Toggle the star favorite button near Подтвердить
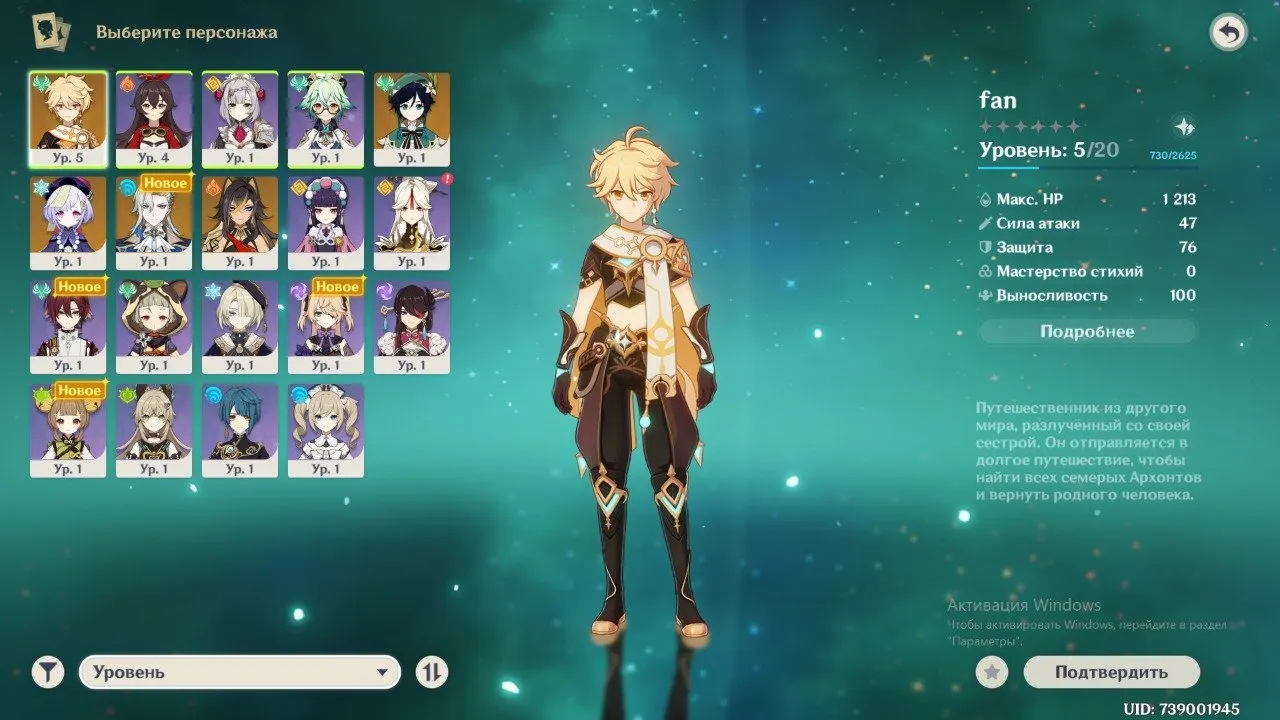Image resolution: width=1280 pixels, height=720 pixels. point(990,672)
